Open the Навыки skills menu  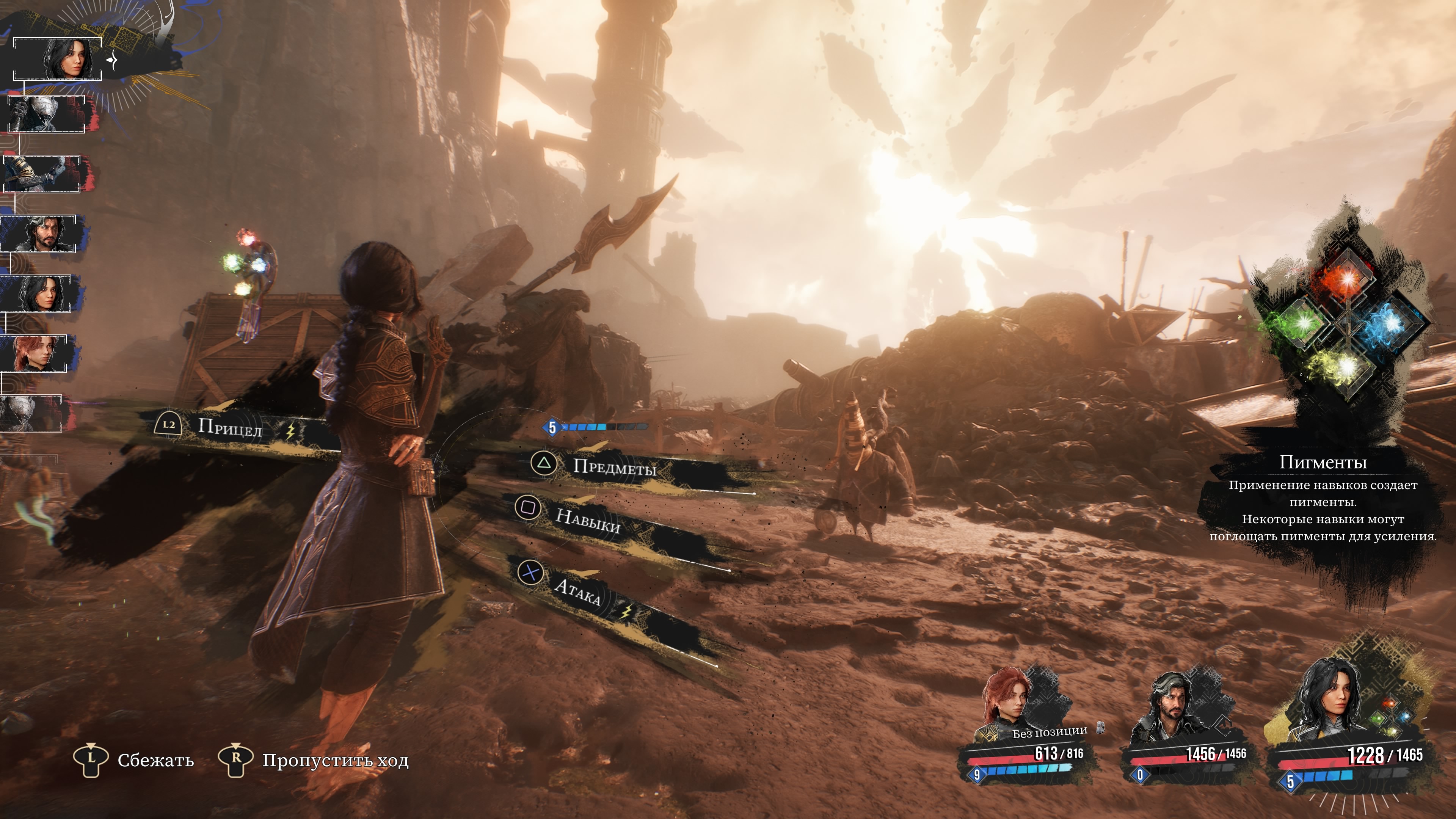[588, 521]
